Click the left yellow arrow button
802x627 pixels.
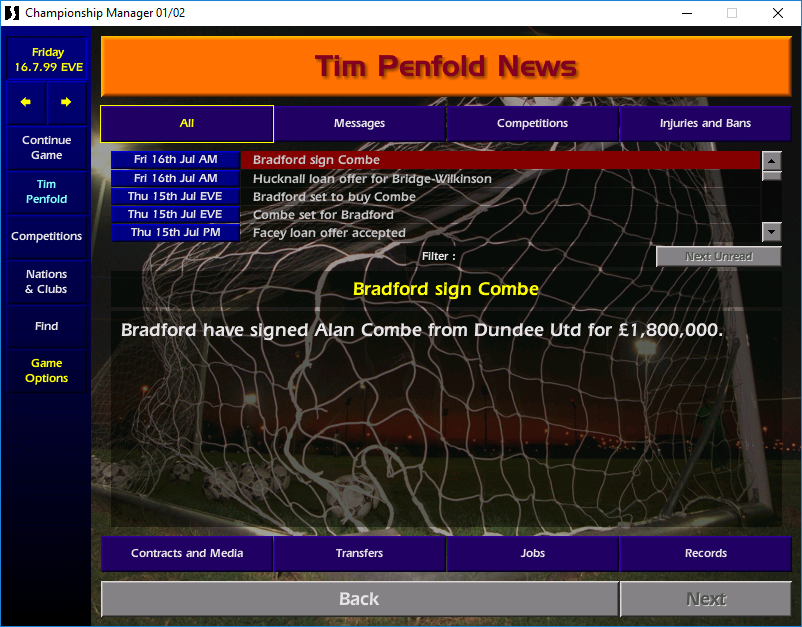pyautogui.click(x=27, y=102)
